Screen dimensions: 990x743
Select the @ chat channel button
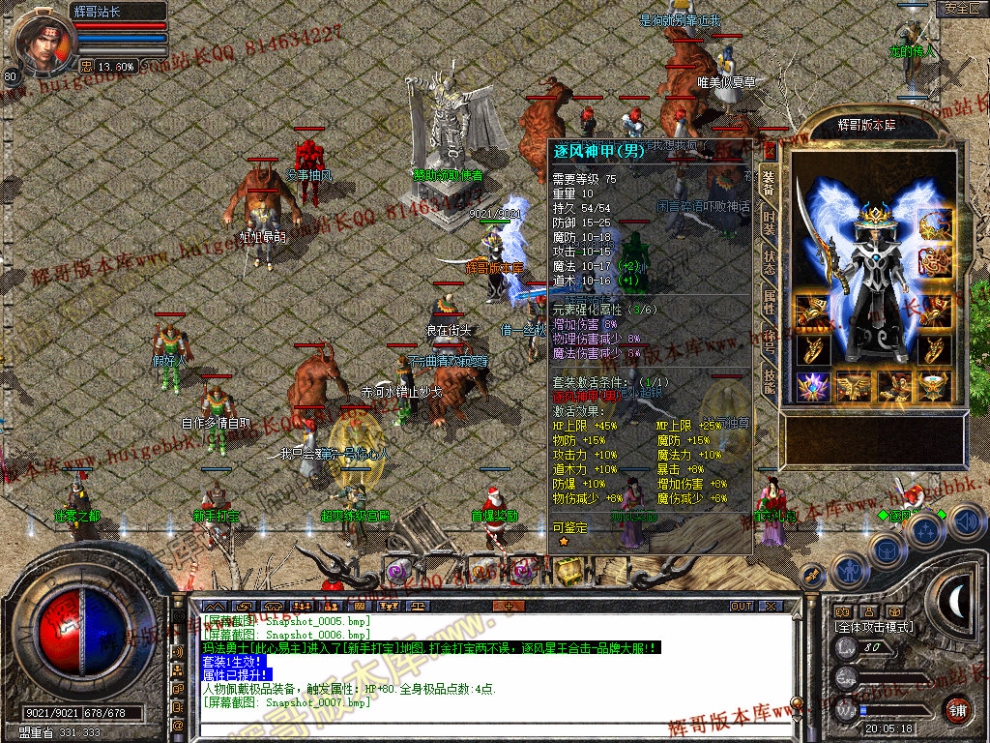(178, 724)
